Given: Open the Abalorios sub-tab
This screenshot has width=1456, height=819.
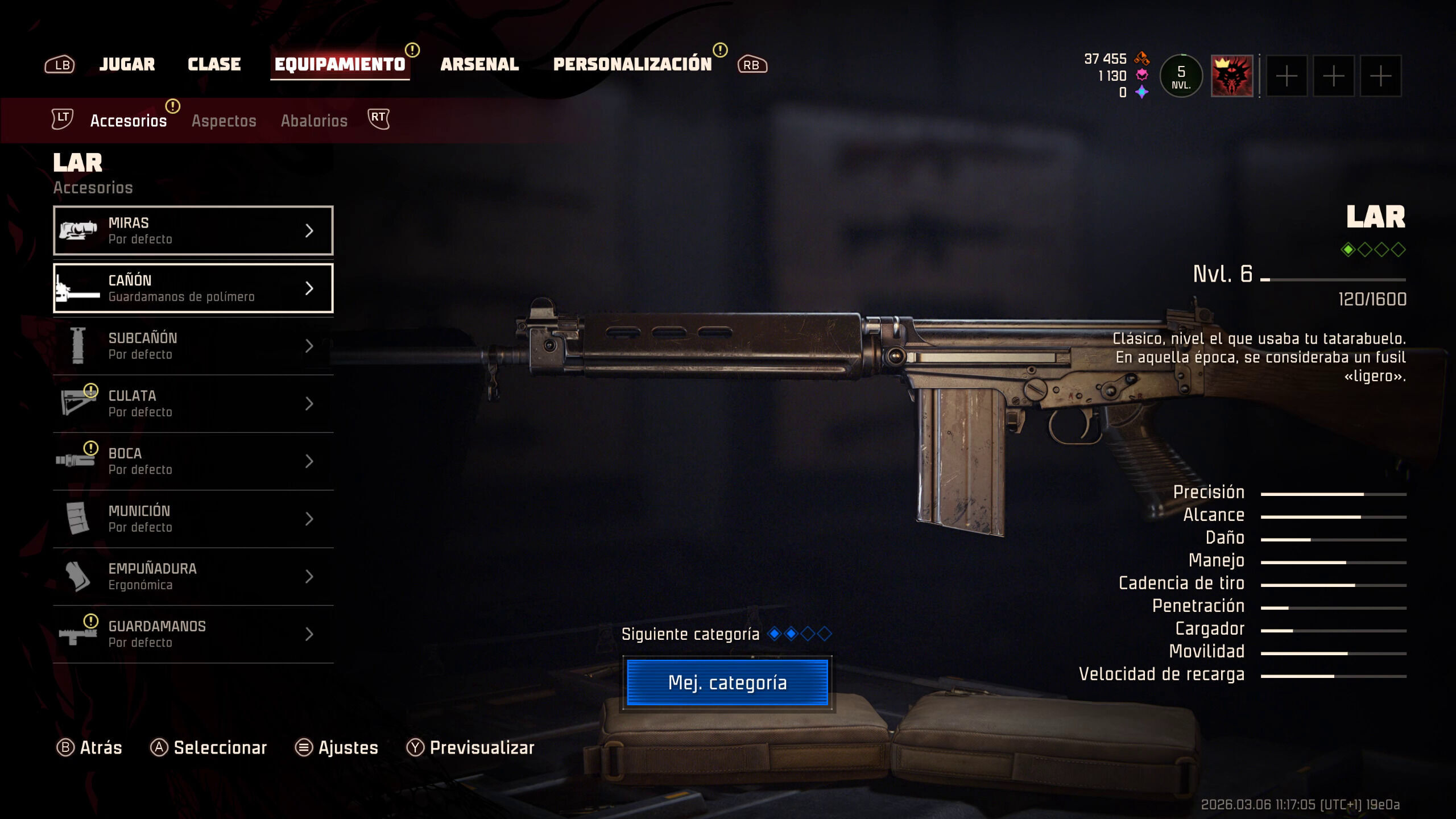Looking at the screenshot, I should tap(314, 121).
